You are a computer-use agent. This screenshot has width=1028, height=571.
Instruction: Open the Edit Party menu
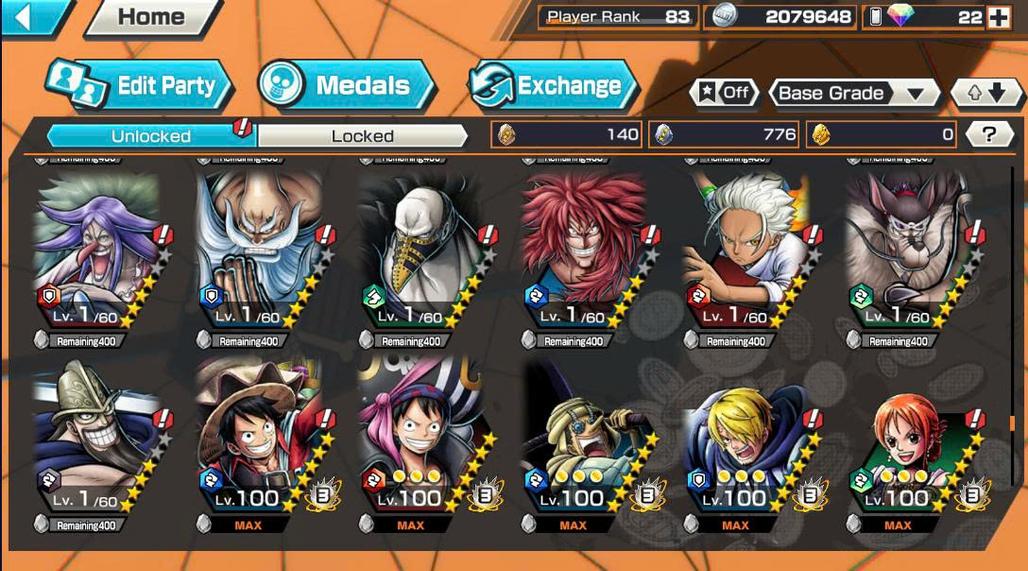140,86
